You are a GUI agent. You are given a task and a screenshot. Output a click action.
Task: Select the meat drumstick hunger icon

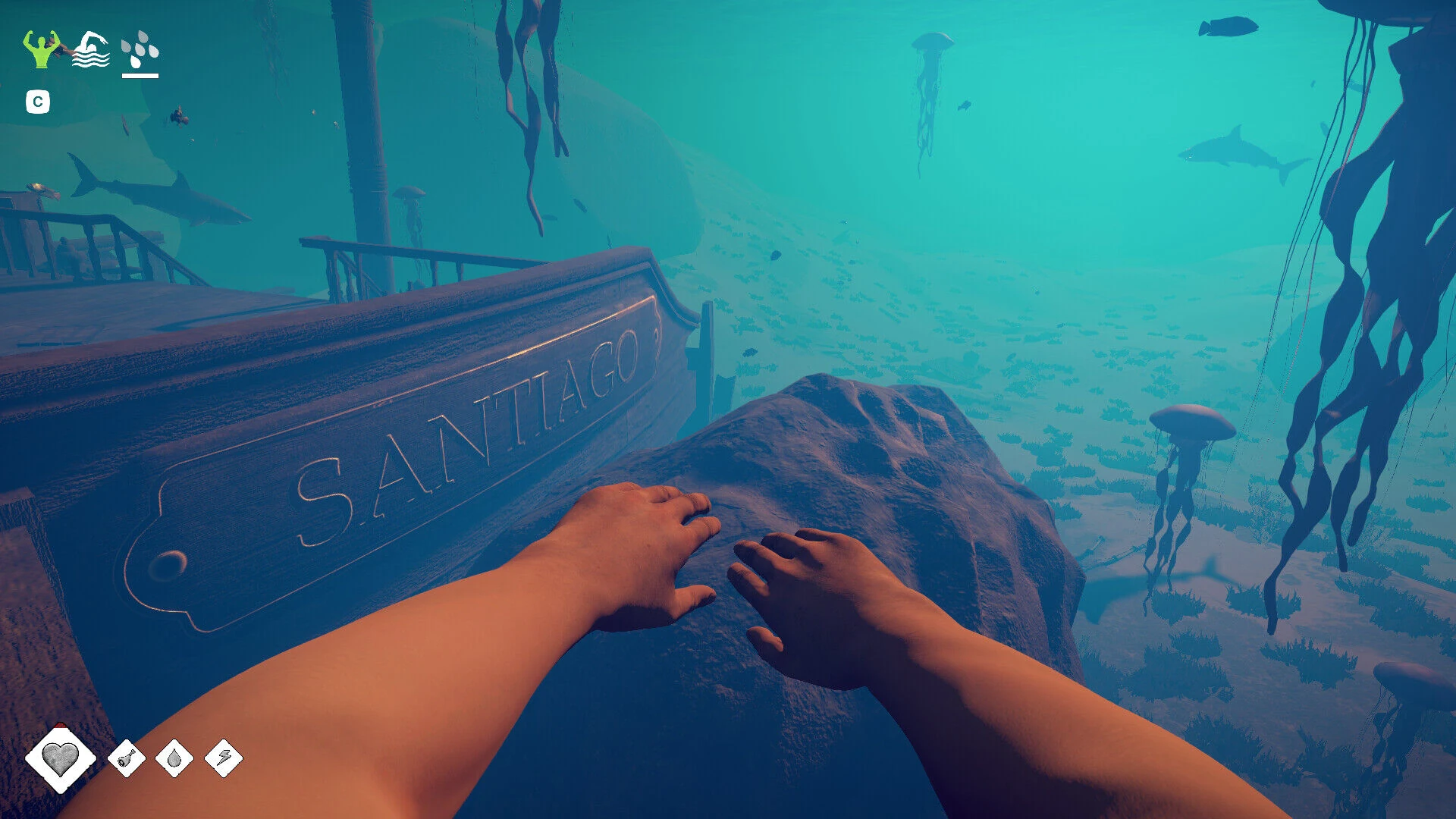tap(127, 758)
